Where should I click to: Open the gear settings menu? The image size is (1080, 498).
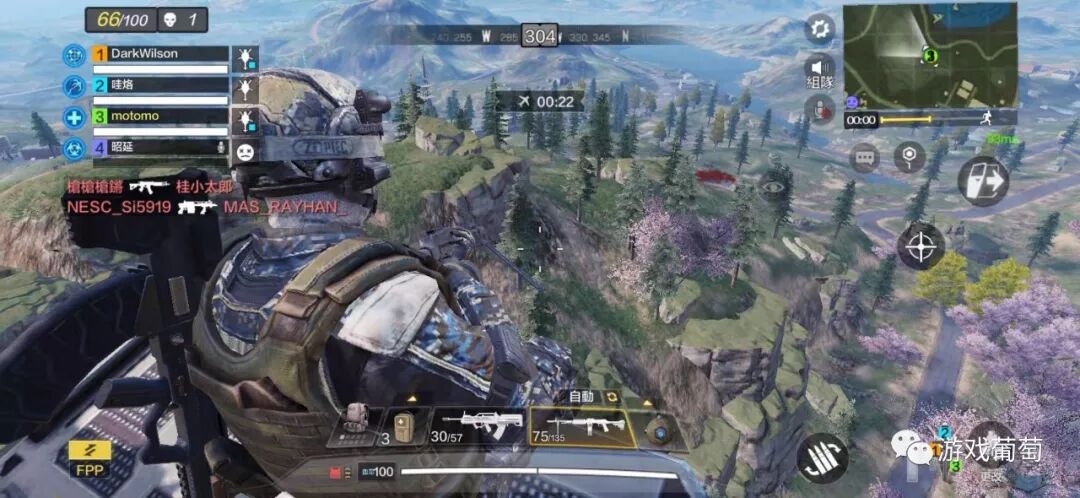[820, 28]
